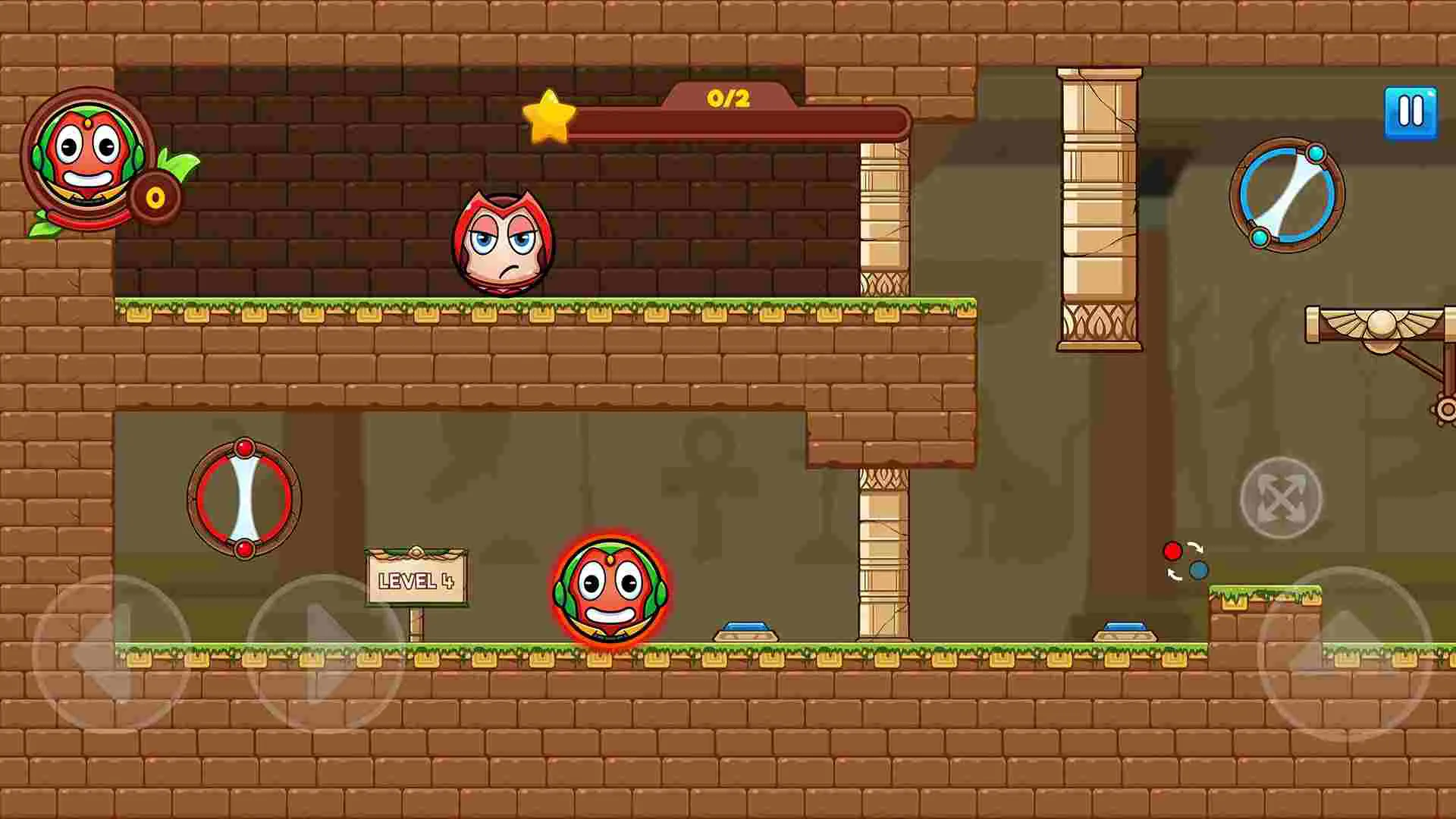Select the 0/2 star progress banner
The image size is (1456, 819).
[x=728, y=97]
